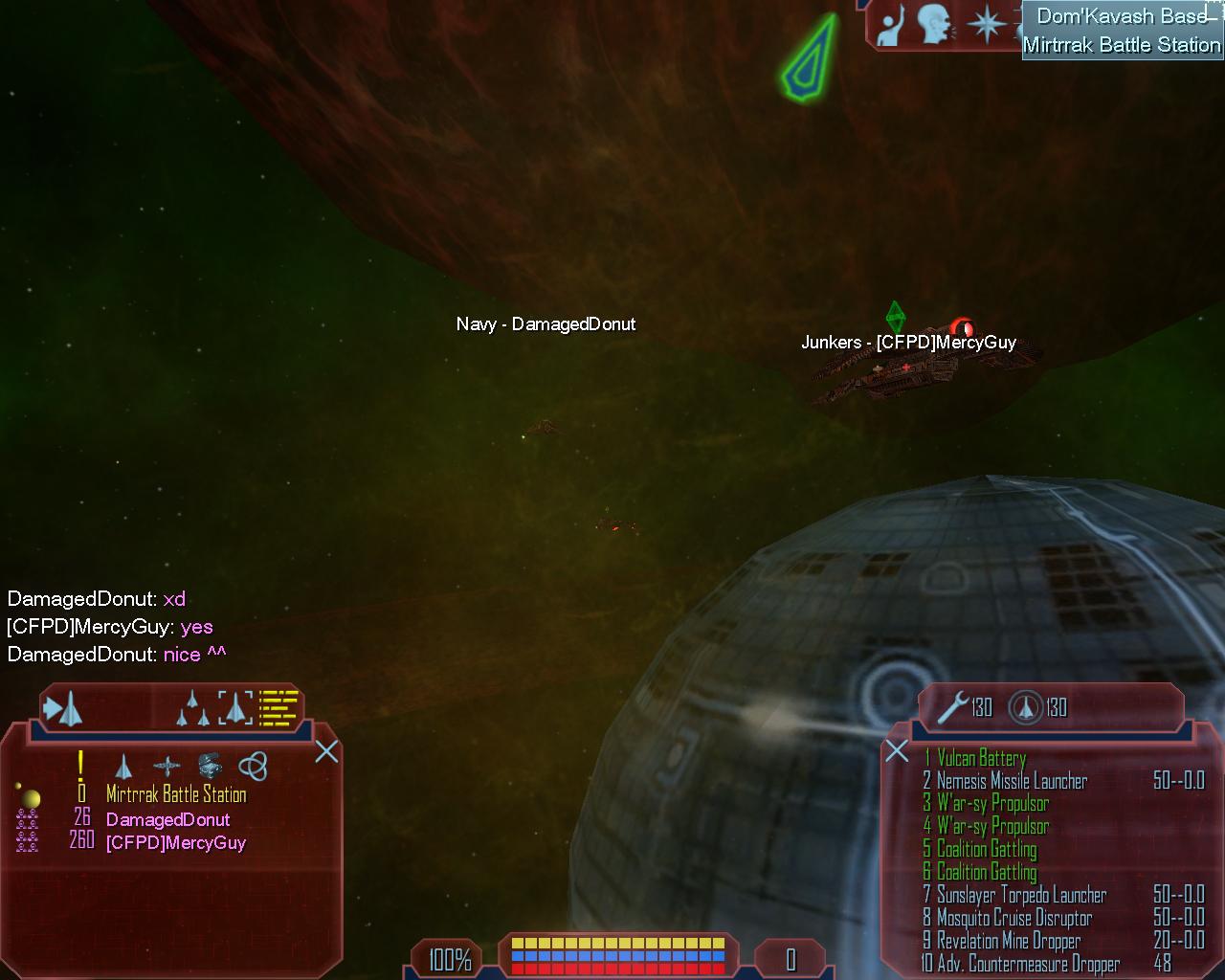Open the talking head chat icon
1225x980 pixels.
935,25
